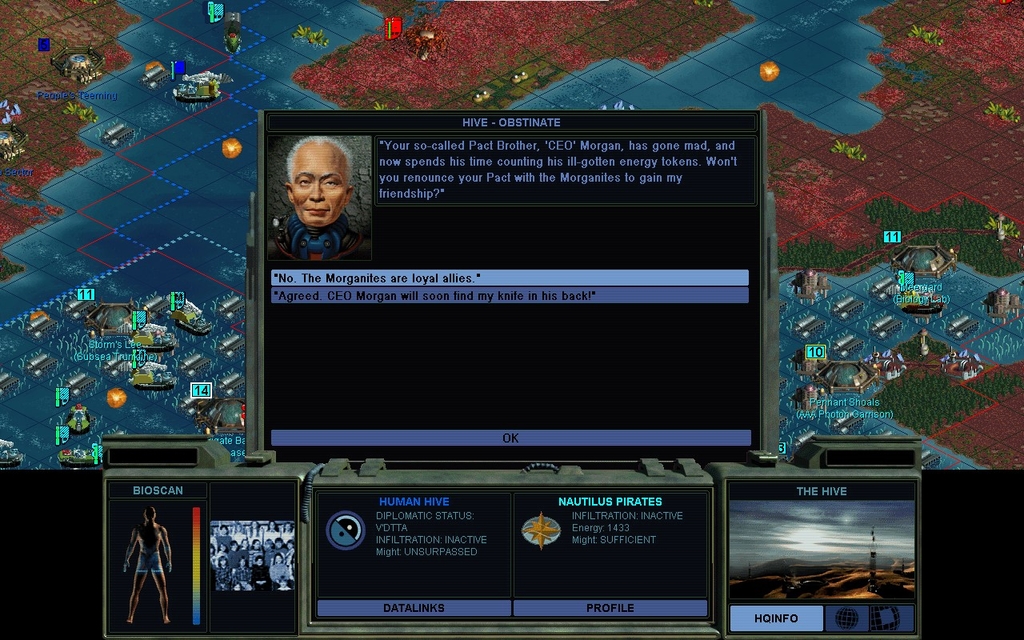Refuse: "No. The Morganites are loyal allies."
This screenshot has width=1024, height=640.
click(509, 277)
